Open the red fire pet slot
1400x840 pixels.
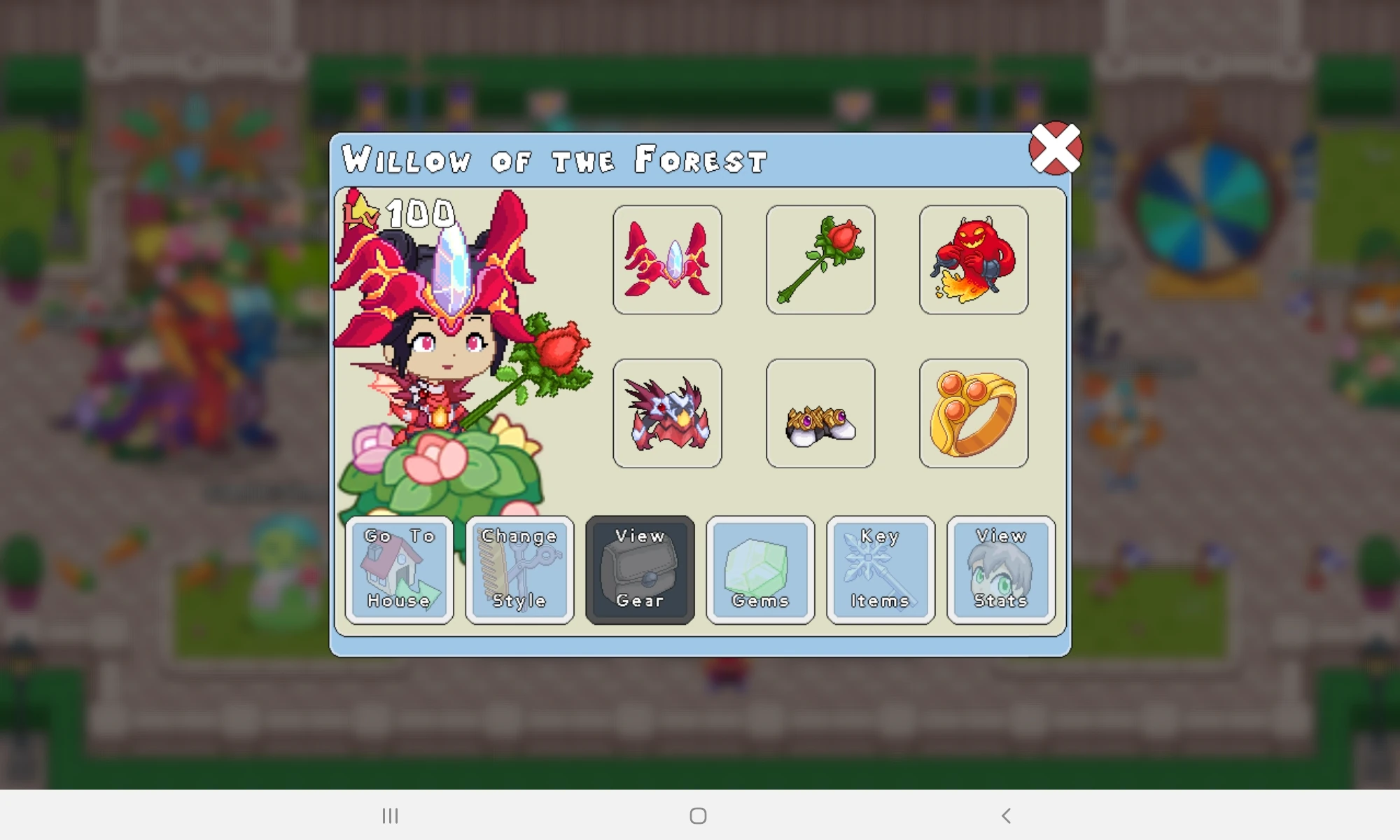(974, 260)
